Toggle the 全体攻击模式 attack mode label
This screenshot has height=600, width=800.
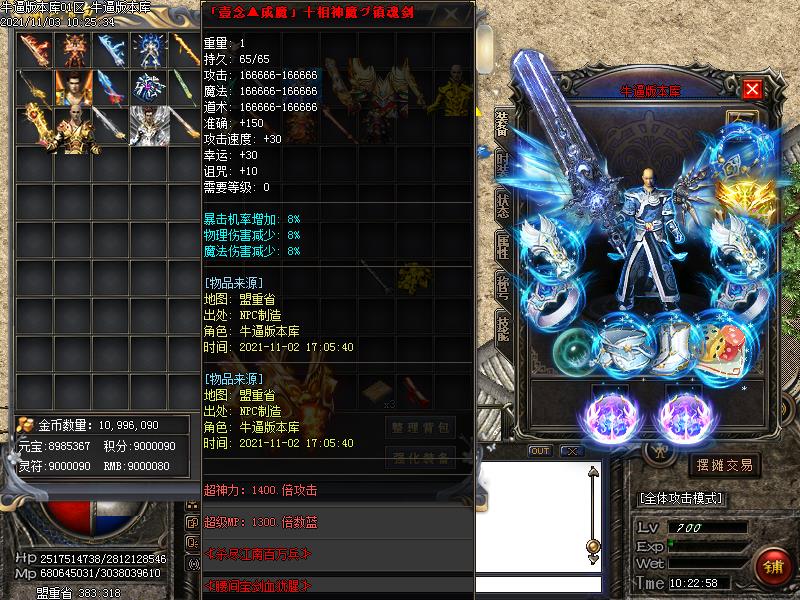(x=681, y=498)
